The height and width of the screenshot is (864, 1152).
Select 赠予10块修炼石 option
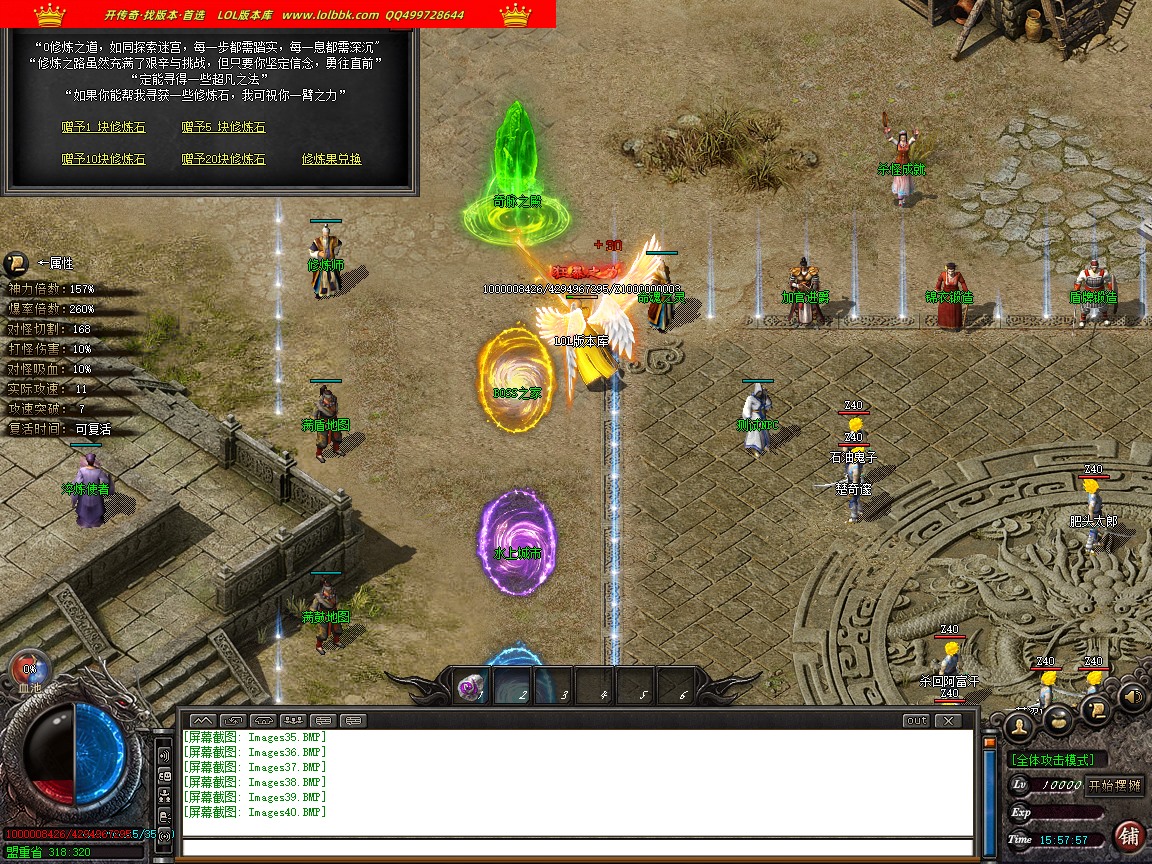(x=103, y=159)
